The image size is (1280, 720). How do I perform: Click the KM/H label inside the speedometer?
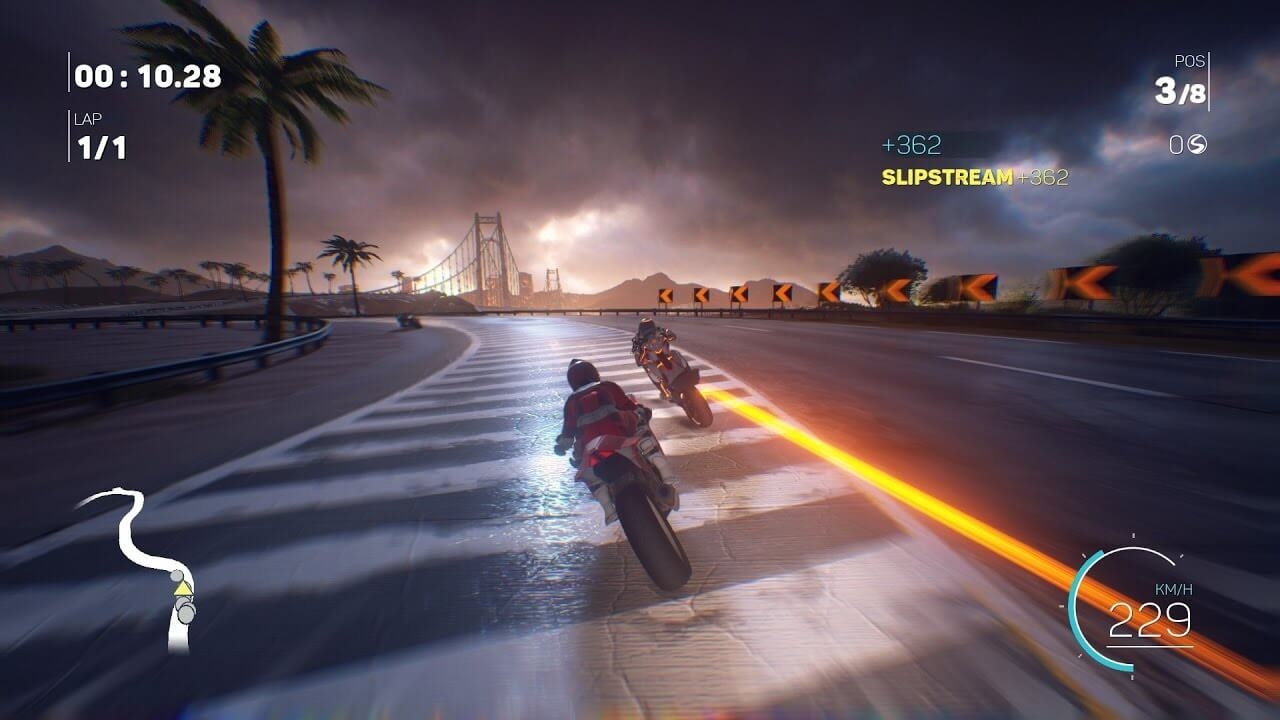click(x=1174, y=590)
